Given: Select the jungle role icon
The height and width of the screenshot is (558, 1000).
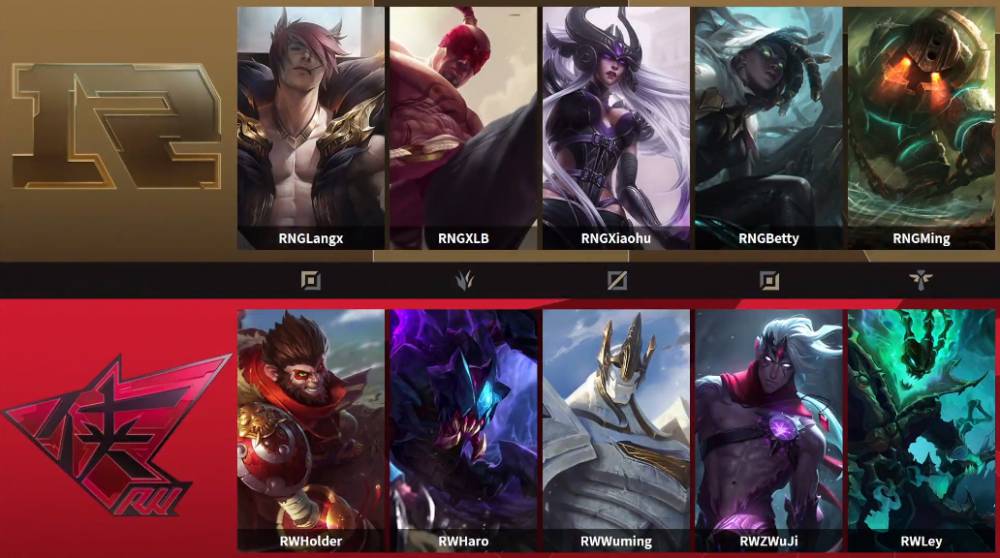Looking at the screenshot, I should [x=464, y=280].
